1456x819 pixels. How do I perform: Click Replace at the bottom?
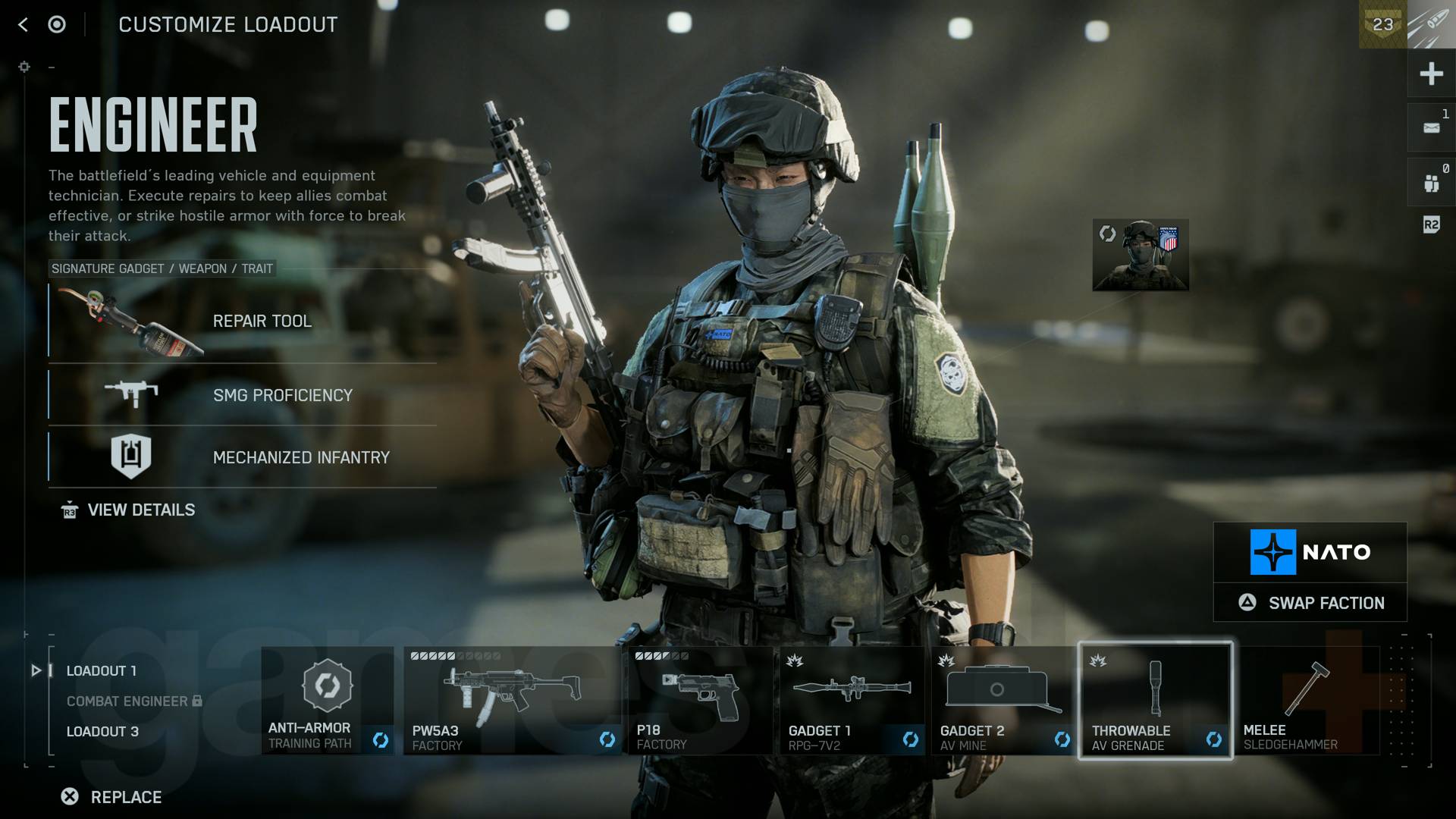click(111, 797)
